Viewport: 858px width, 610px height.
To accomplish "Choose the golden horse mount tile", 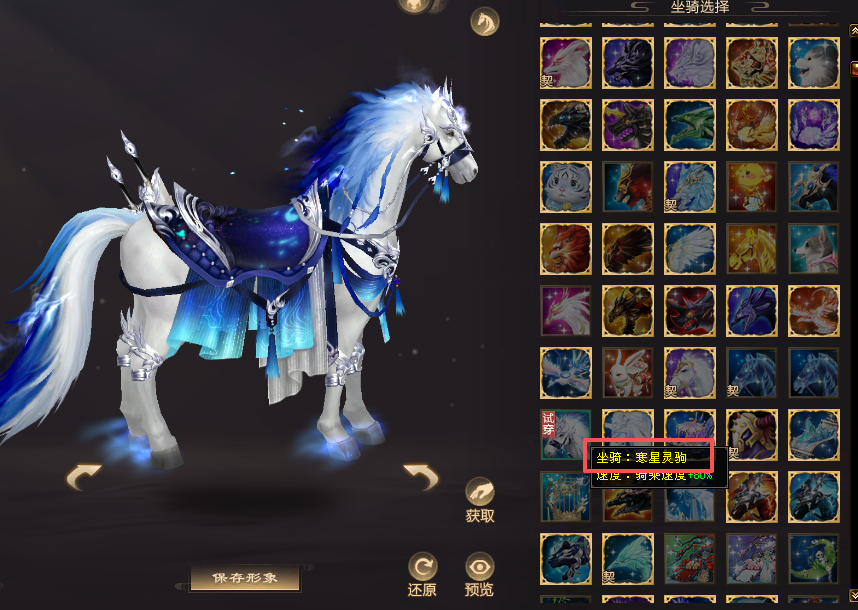I will pos(752,248).
